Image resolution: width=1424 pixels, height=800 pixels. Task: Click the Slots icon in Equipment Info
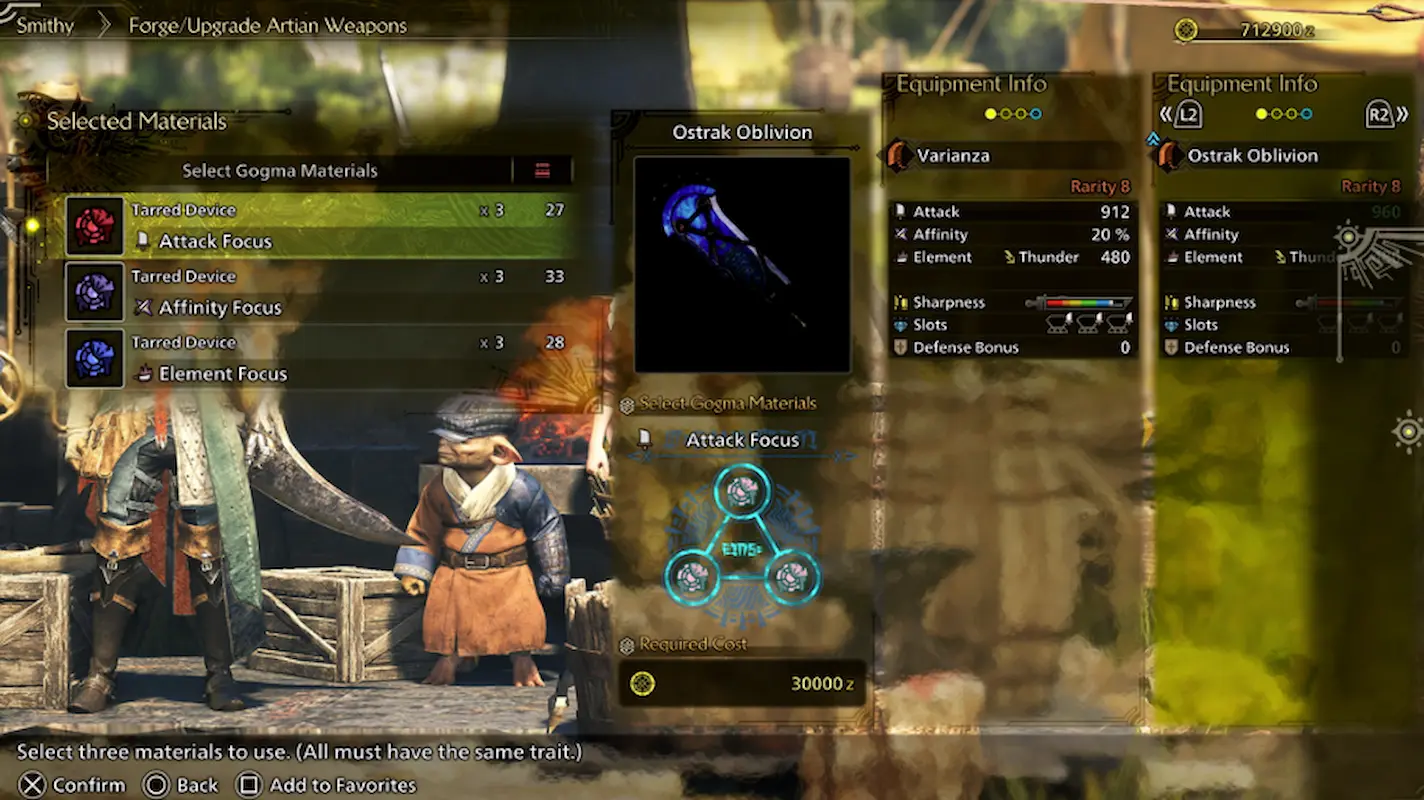902,324
